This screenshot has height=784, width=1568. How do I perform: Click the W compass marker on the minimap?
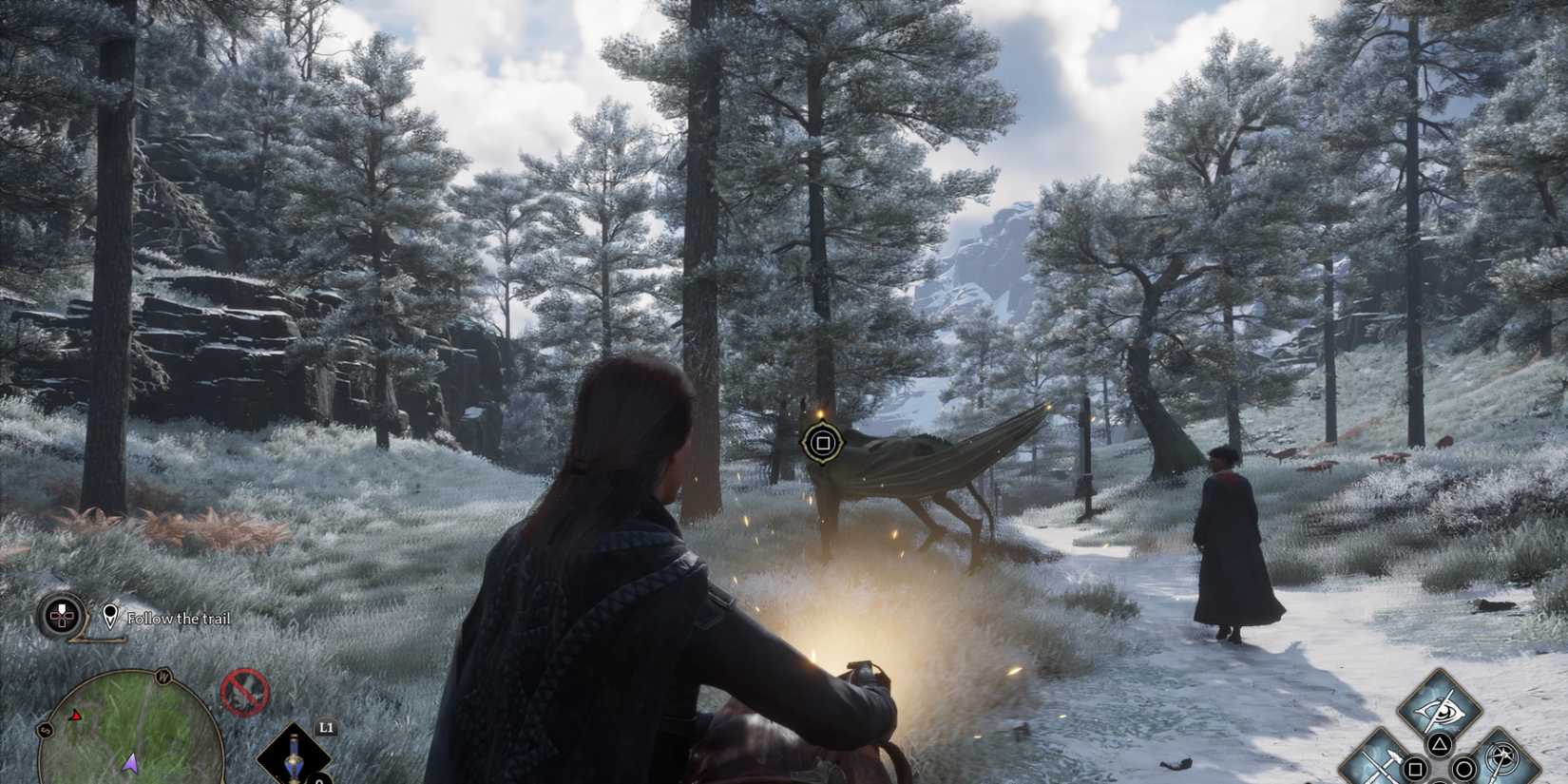(x=163, y=677)
